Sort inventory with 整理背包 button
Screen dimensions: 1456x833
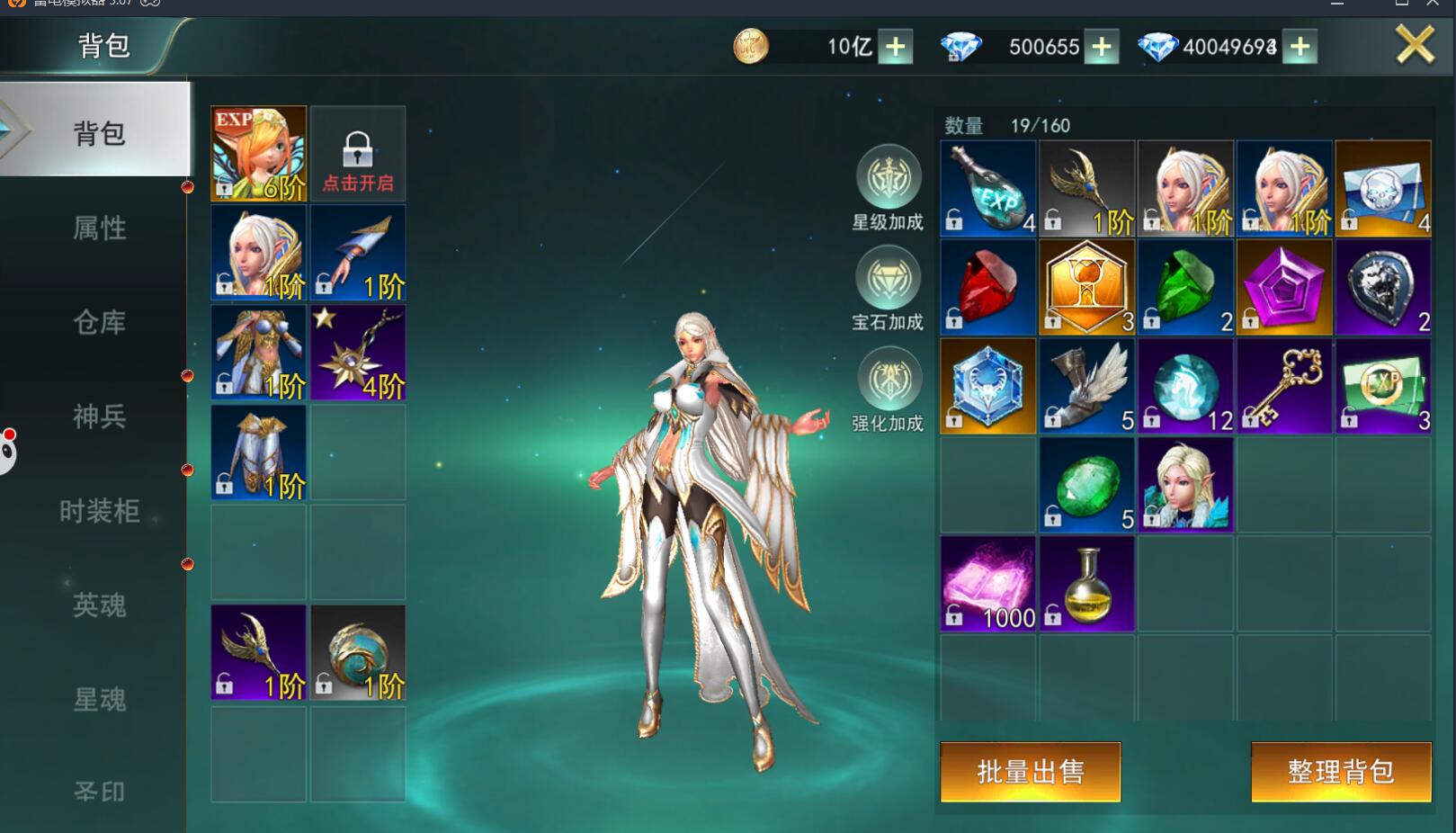coord(1340,771)
